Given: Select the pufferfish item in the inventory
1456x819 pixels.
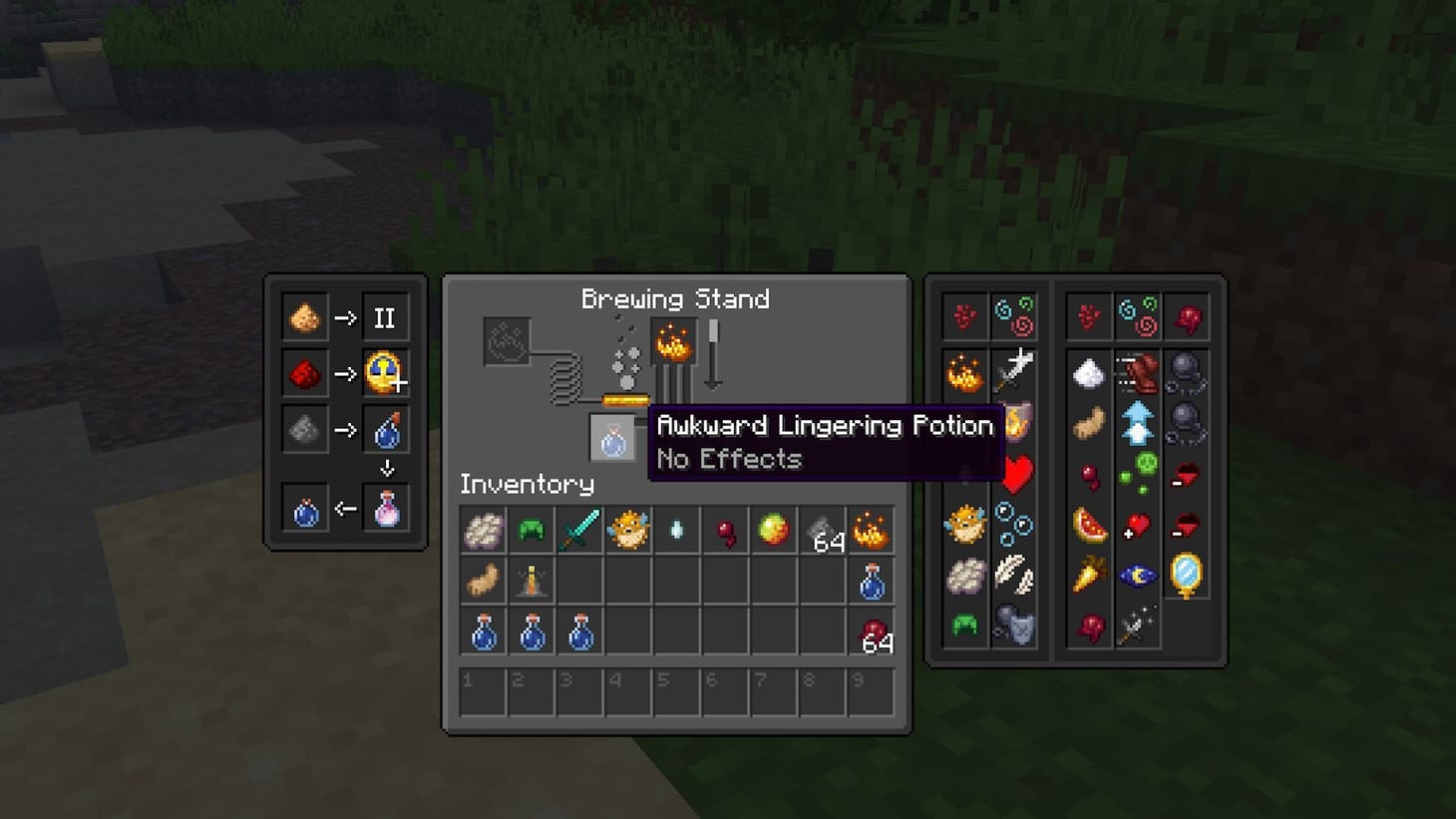Looking at the screenshot, I should (x=628, y=530).
